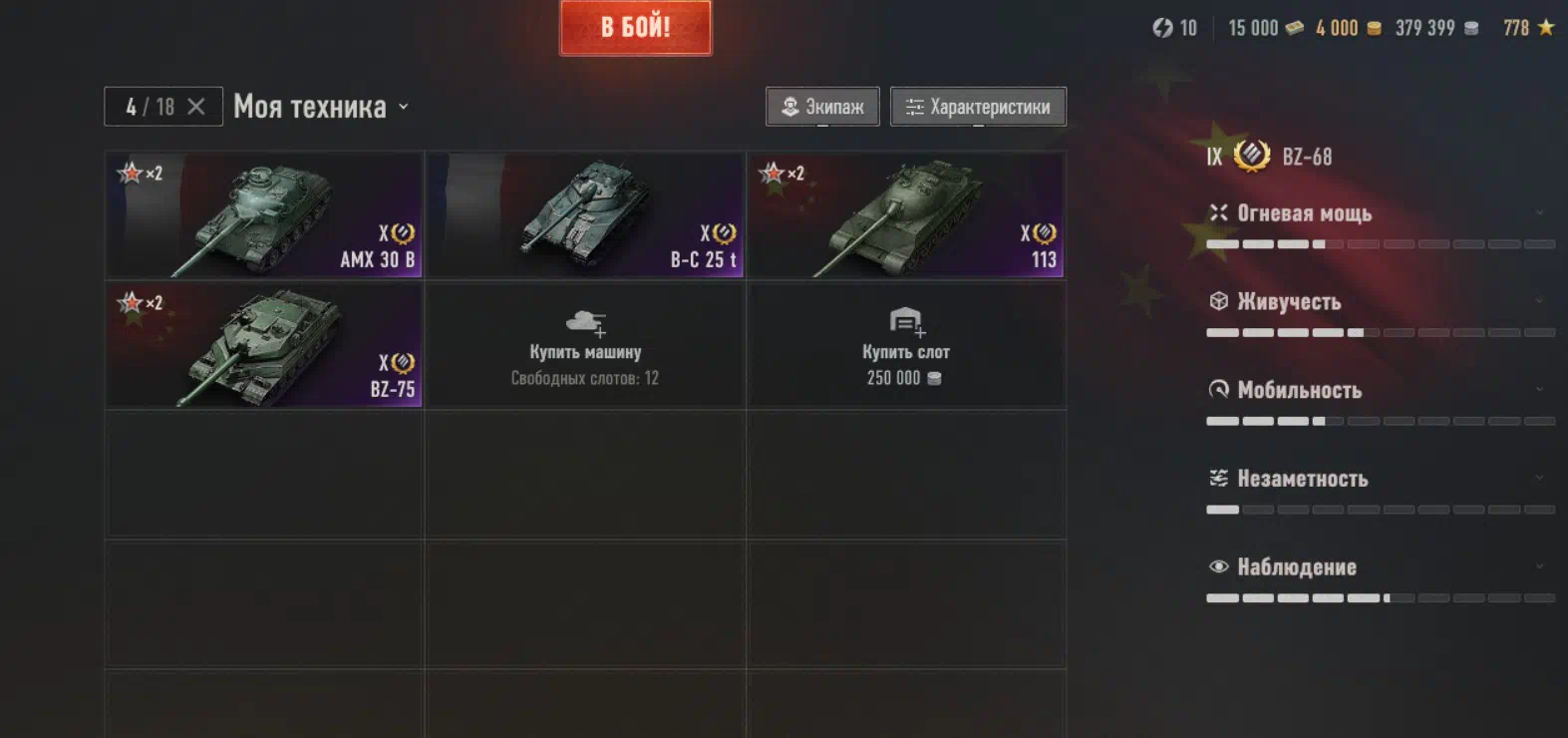Click the gold balance showing 4 000
Viewport: 1568px width, 738px height.
coord(1348,28)
